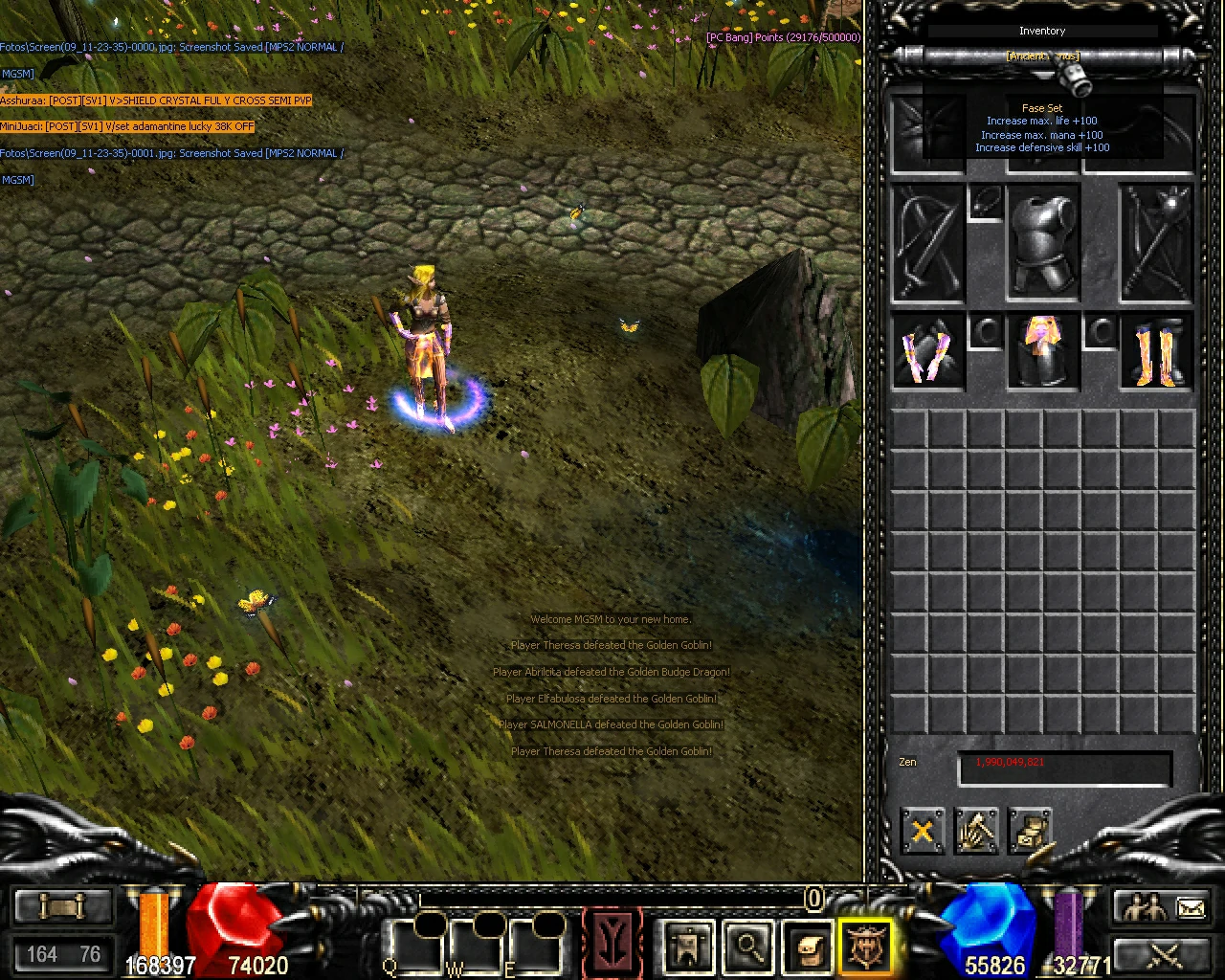Click the Zen drop icon below inventory
Viewport: 1225px width, 980px height.
click(x=1032, y=832)
